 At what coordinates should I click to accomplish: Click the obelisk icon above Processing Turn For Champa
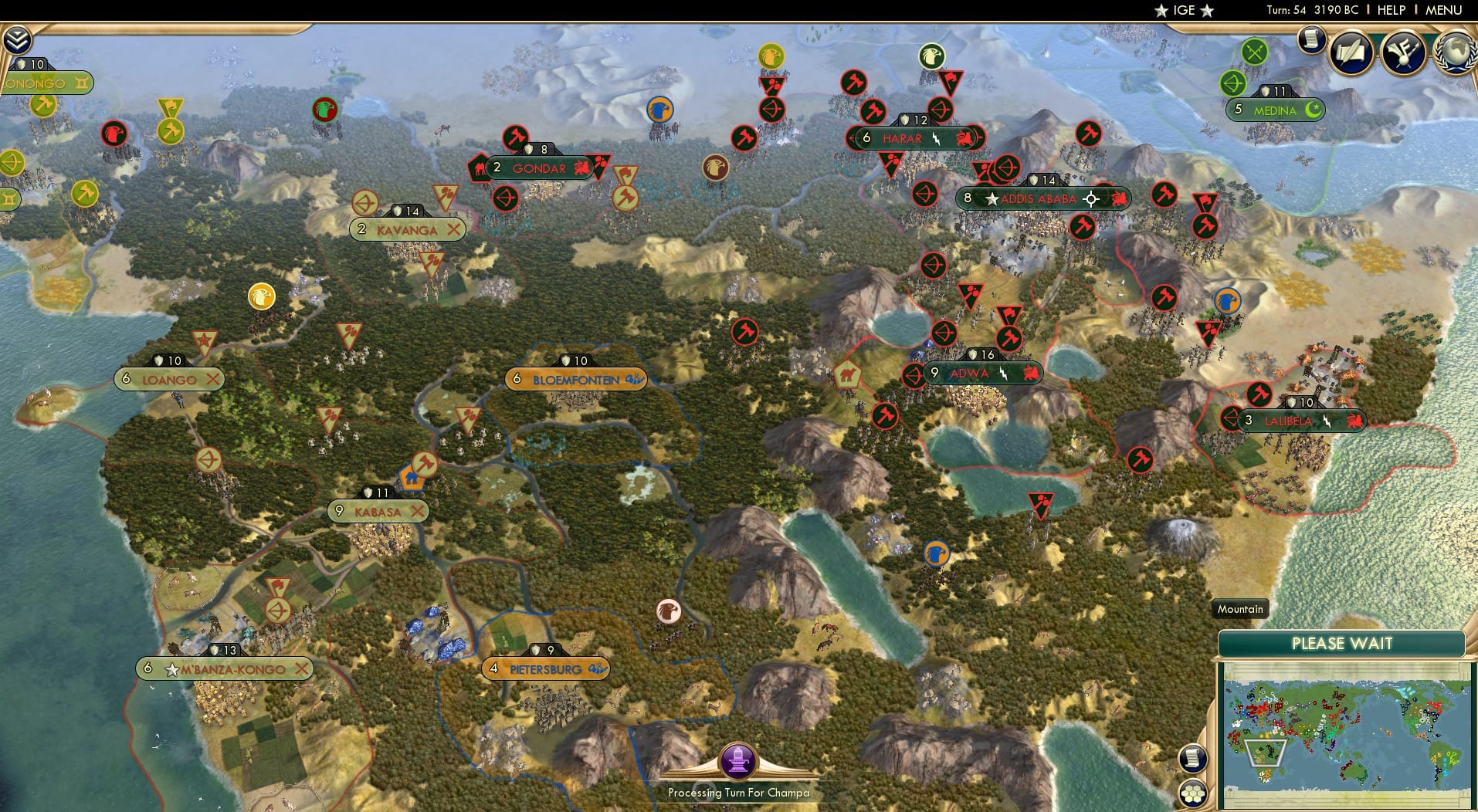pyautogui.click(x=738, y=760)
